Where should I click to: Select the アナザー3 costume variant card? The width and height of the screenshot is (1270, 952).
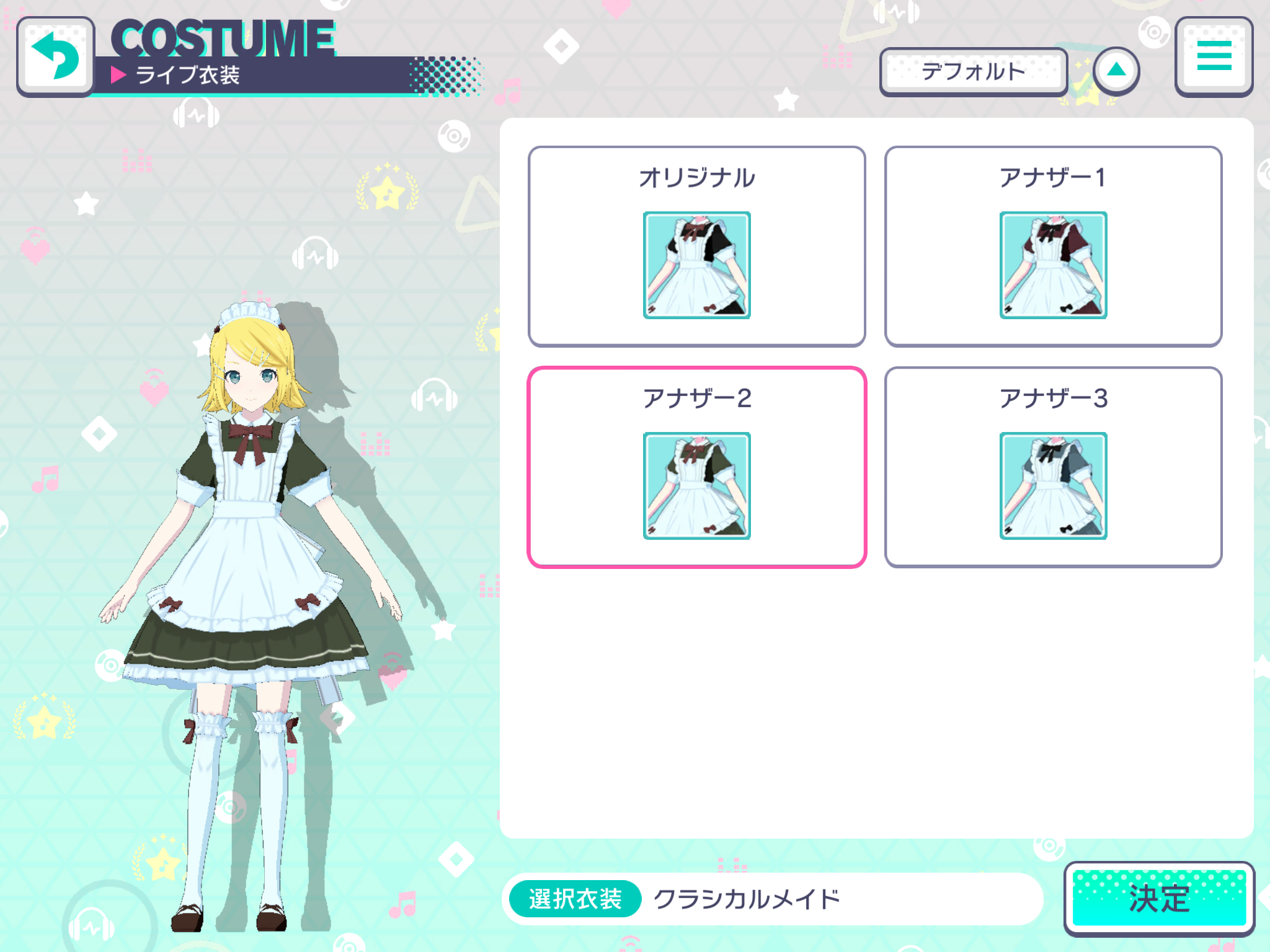pyautogui.click(x=1054, y=465)
